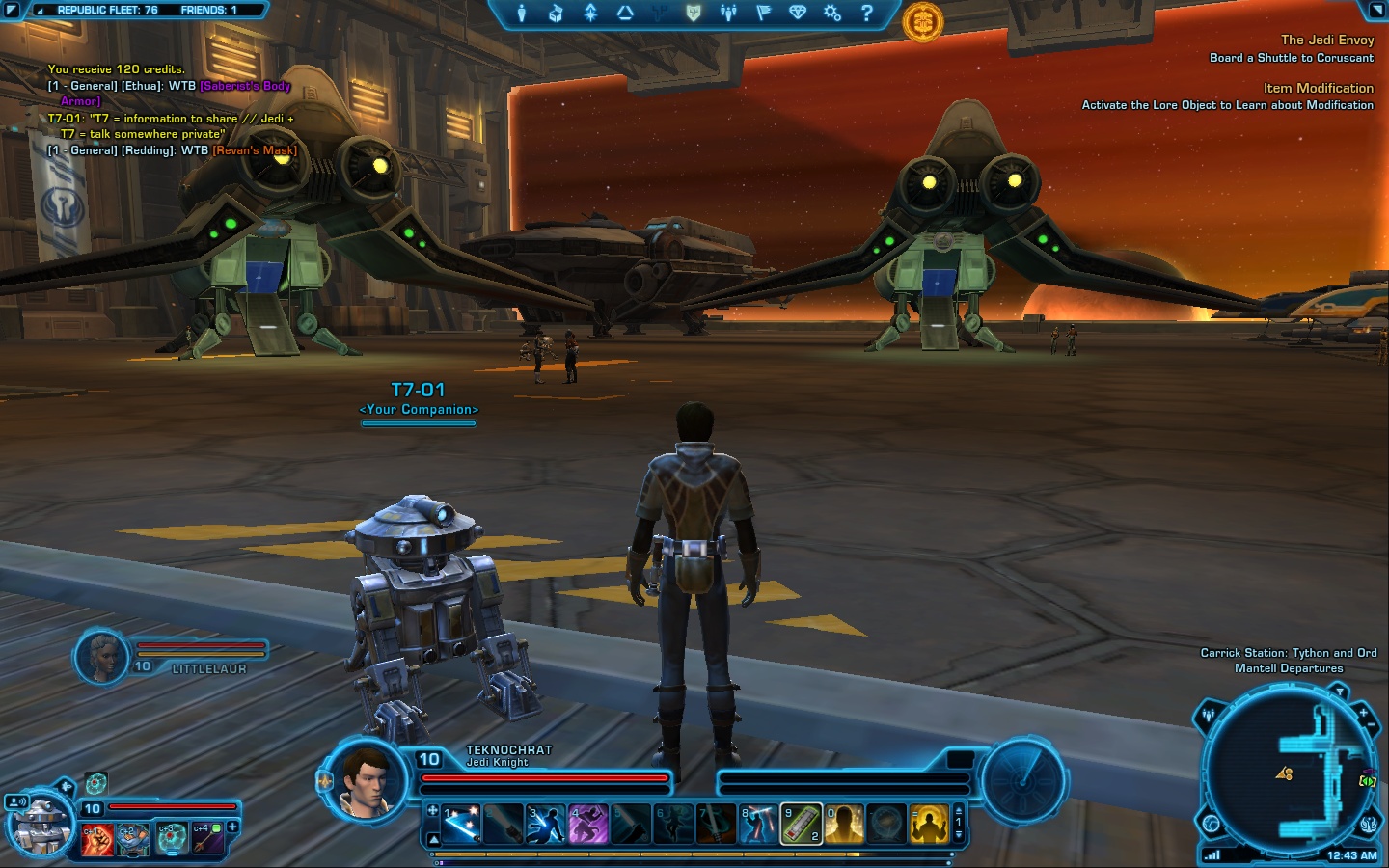The height and width of the screenshot is (868, 1389).
Task: Click the General chat message from Redding
Action: [x=172, y=150]
